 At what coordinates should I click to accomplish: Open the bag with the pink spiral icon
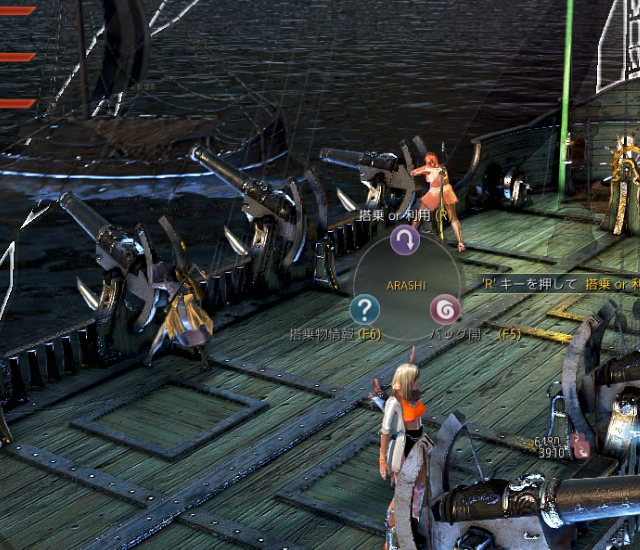pyautogui.click(x=444, y=308)
